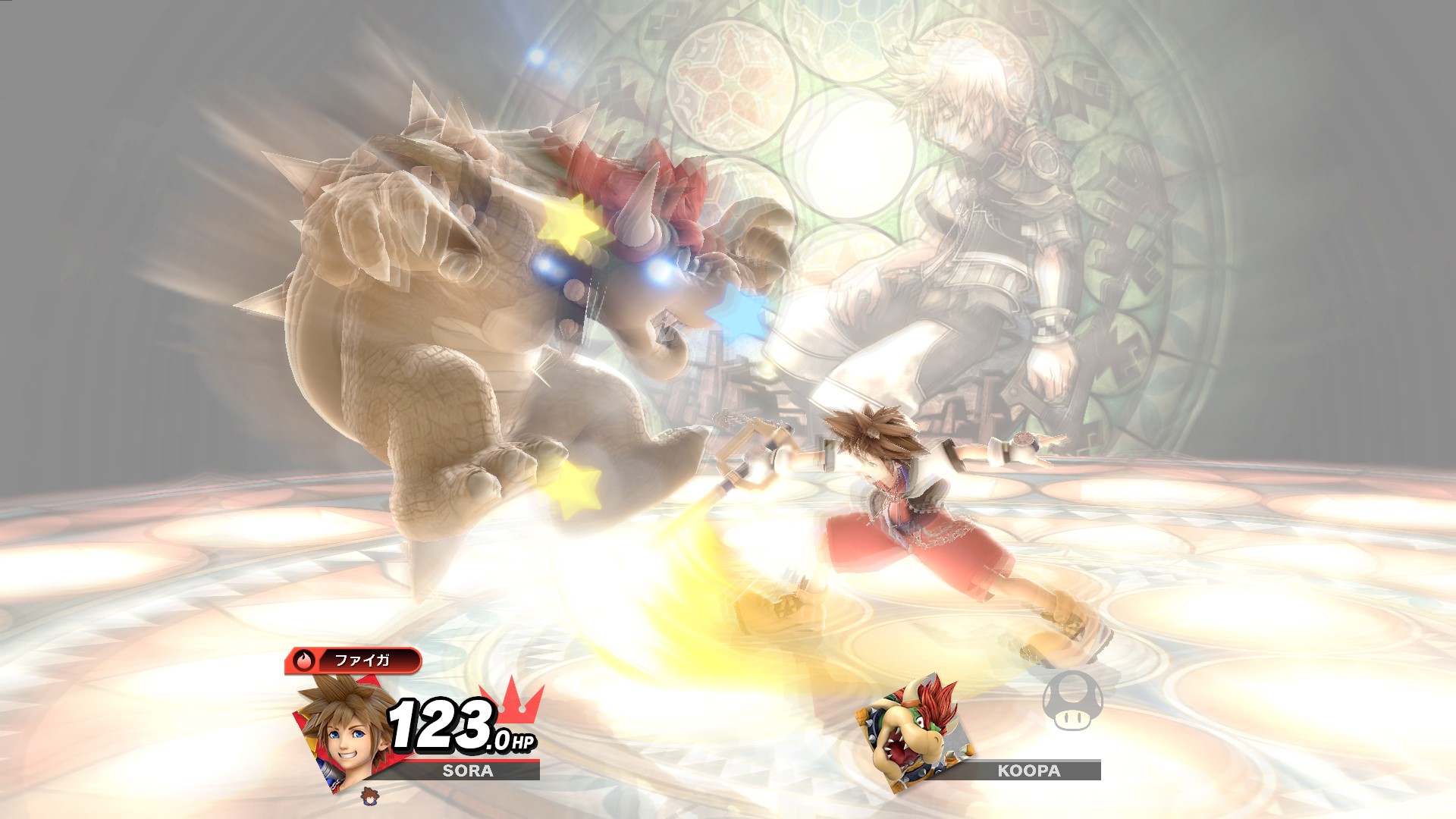Select the KOOPA name plate

coord(1028,771)
